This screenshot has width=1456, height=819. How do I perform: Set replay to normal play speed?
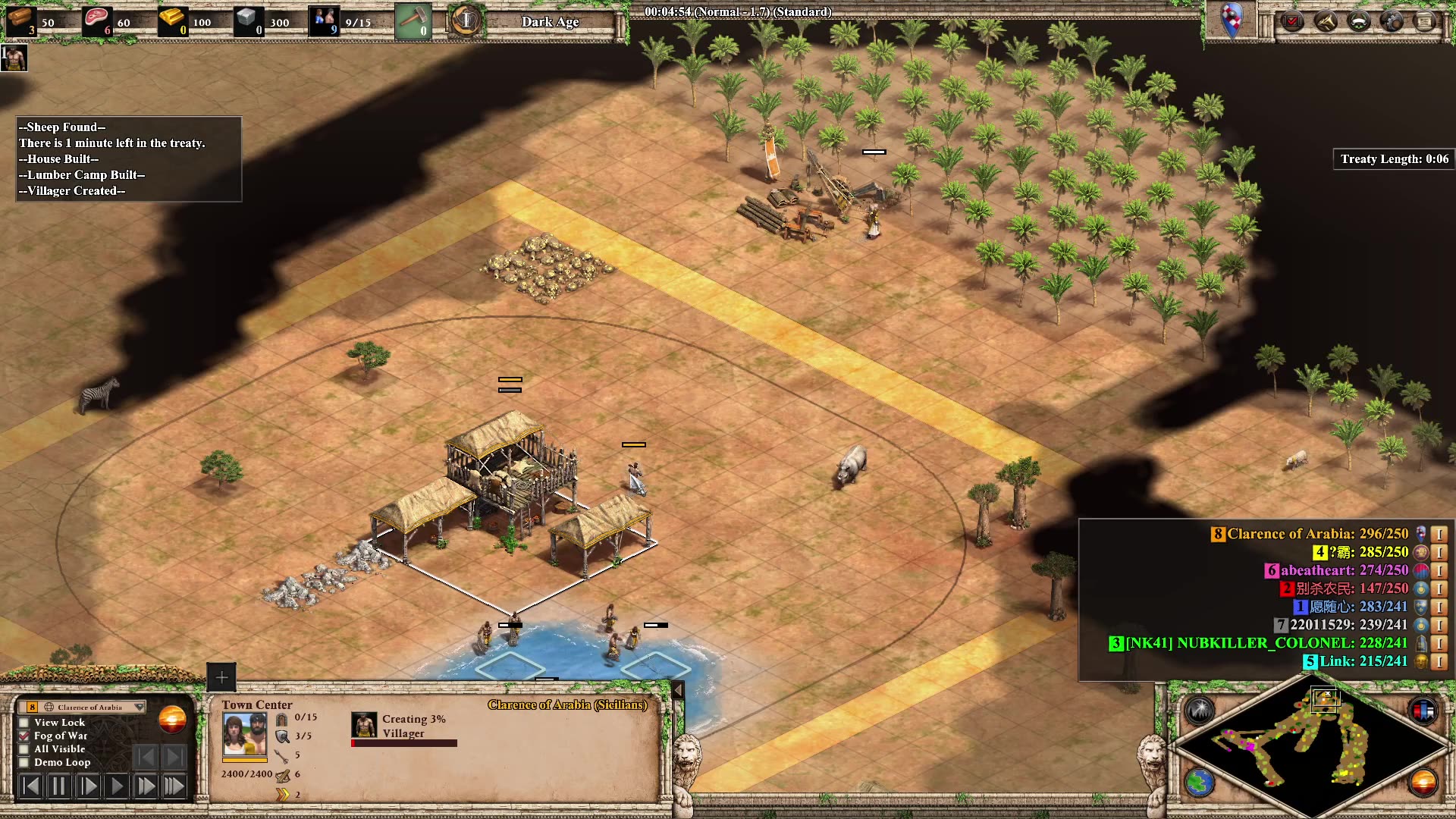[117, 786]
